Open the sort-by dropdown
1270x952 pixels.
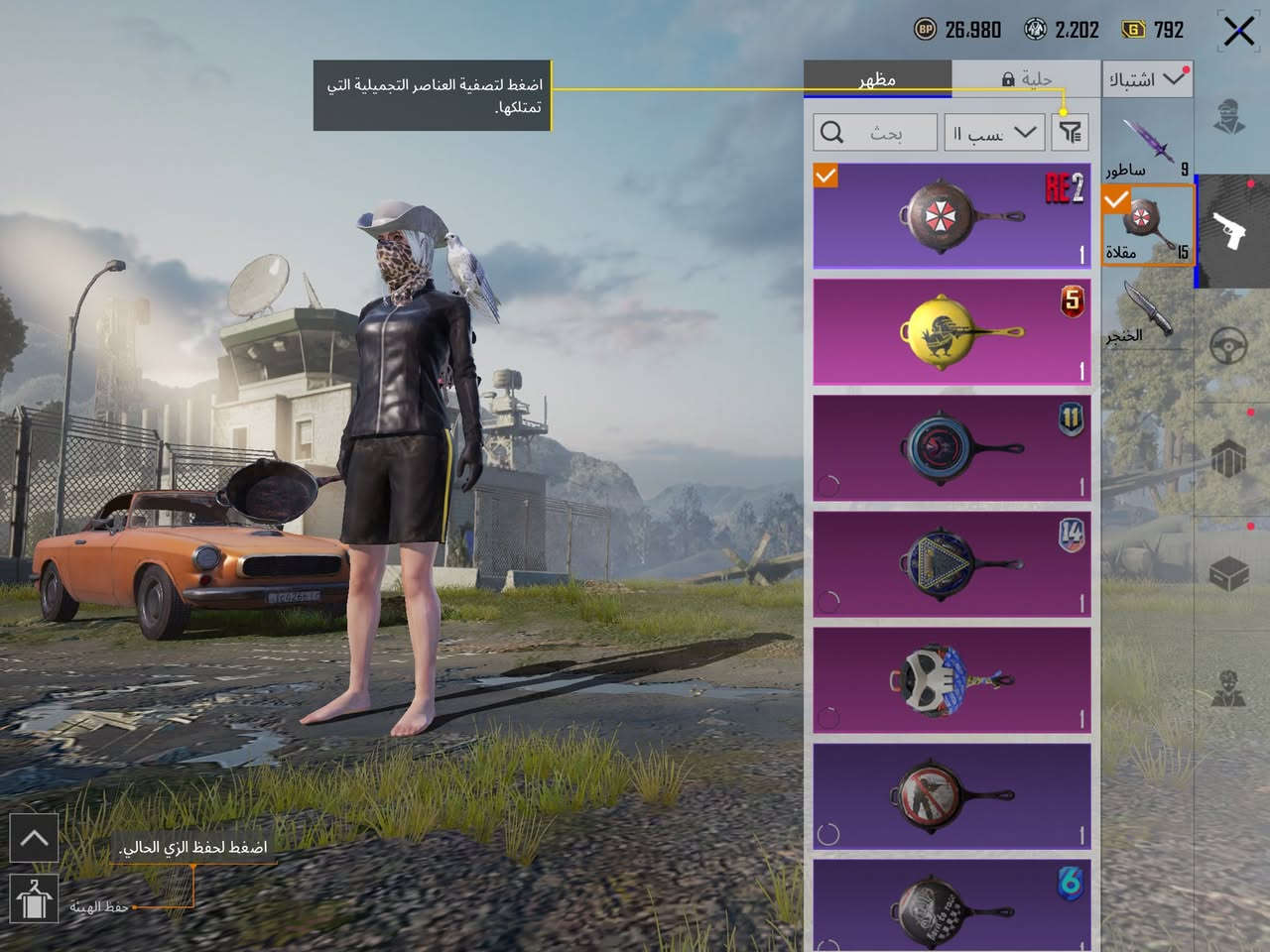[x=994, y=132]
